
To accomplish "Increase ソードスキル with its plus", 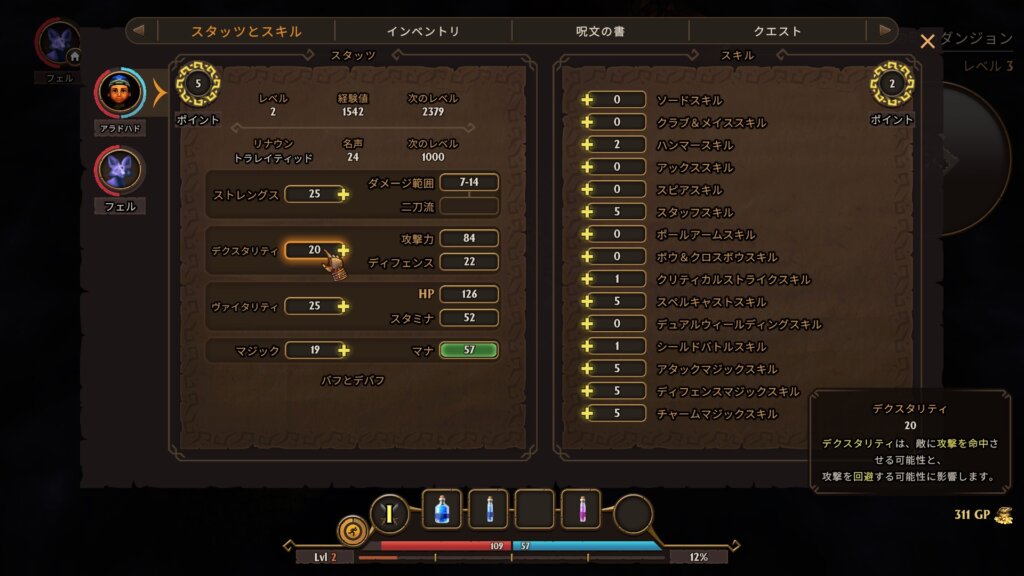I will (x=587, y=100).
